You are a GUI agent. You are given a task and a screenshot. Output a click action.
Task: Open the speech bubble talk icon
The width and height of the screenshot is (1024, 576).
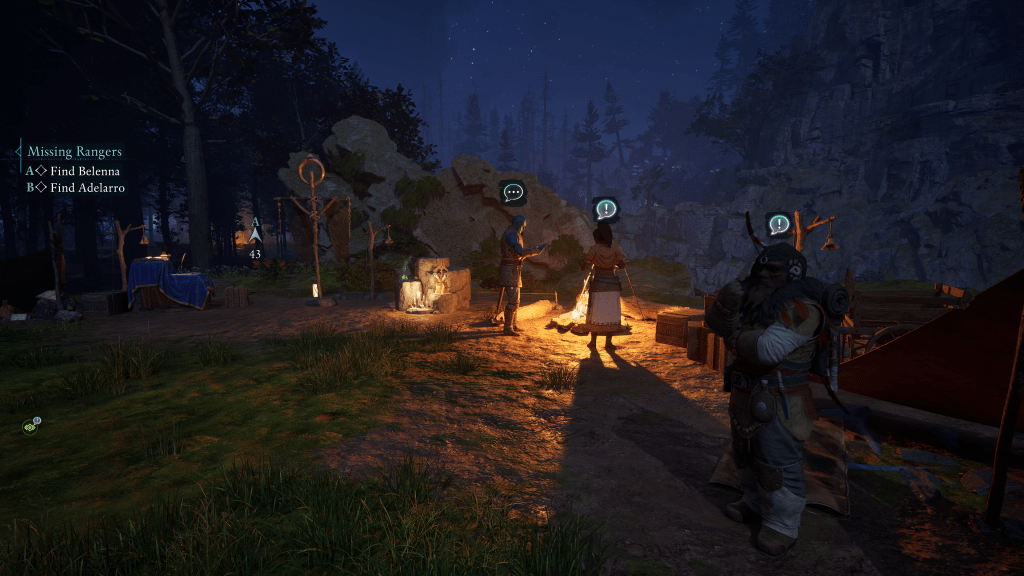pyautogui.click(x=513, y=193)
